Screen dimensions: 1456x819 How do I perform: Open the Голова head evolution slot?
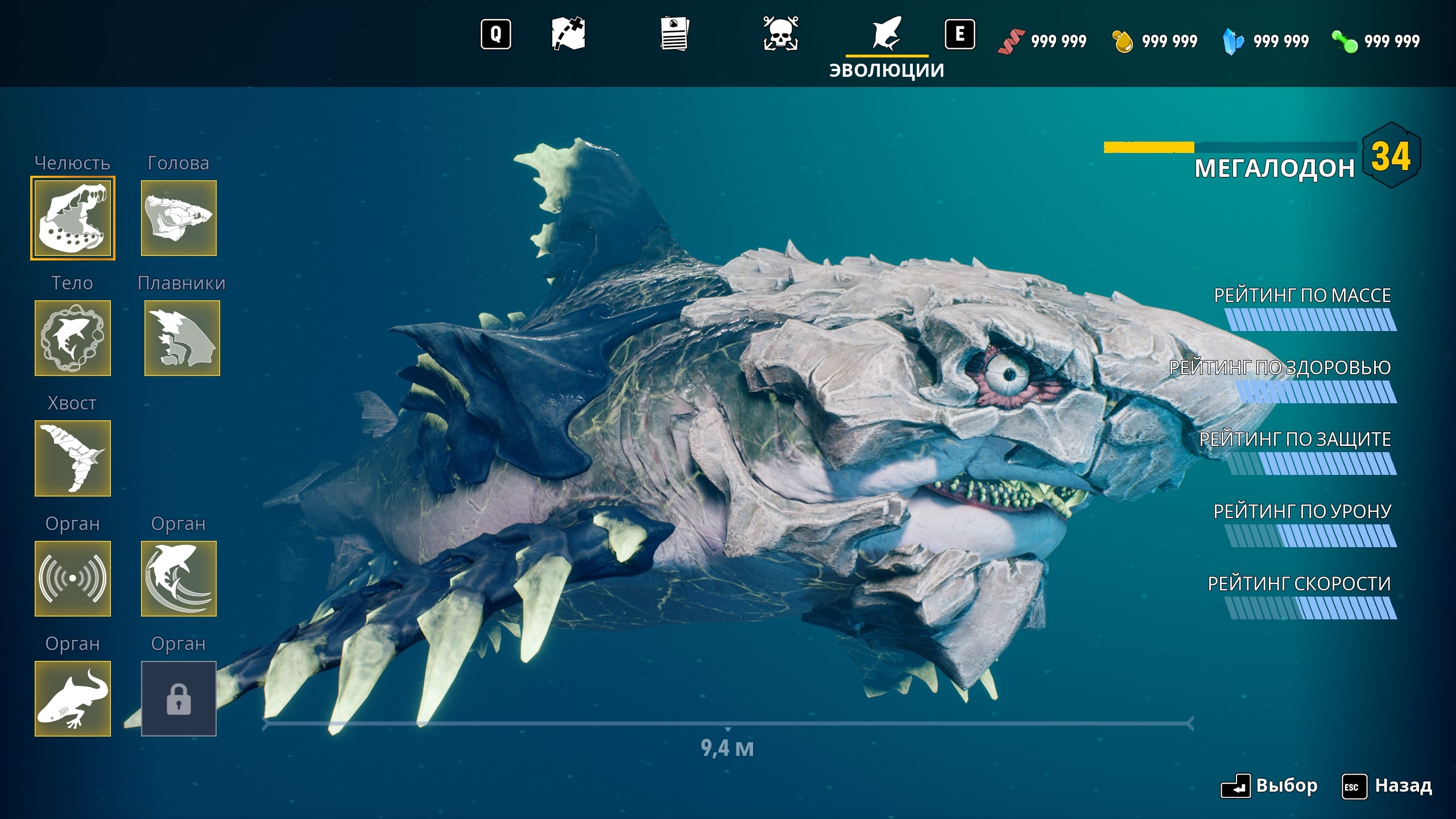tap(179, 218)
